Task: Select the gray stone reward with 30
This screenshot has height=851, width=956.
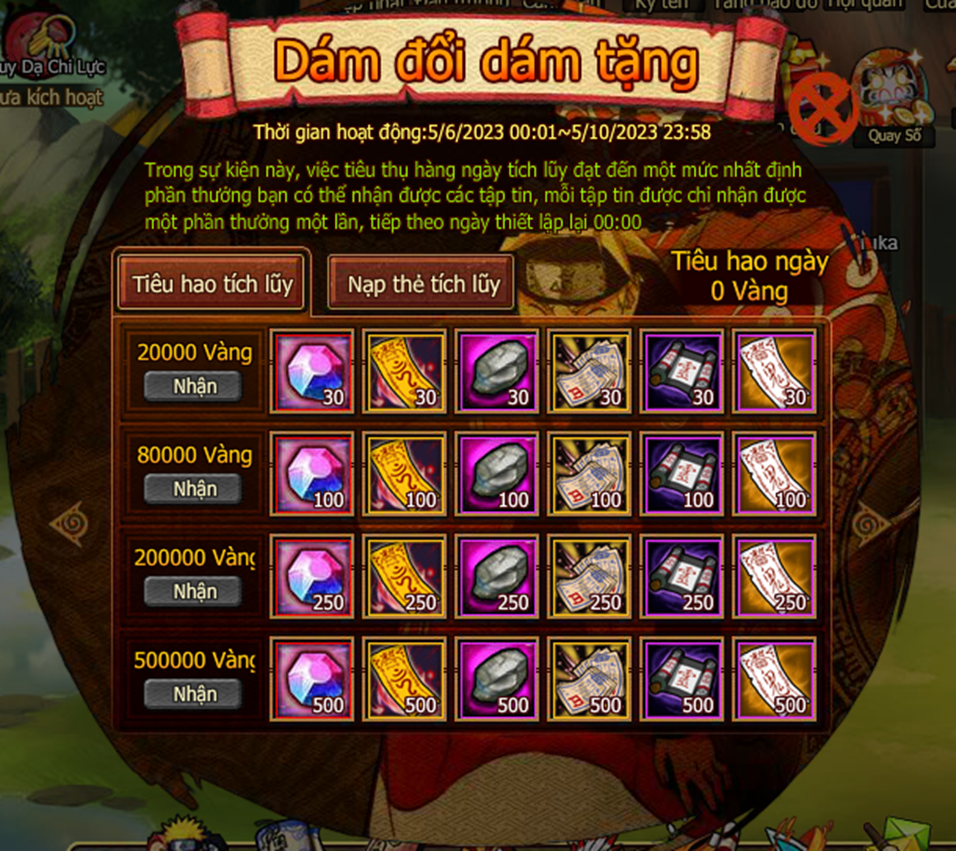Action: [x=497, y=371]
